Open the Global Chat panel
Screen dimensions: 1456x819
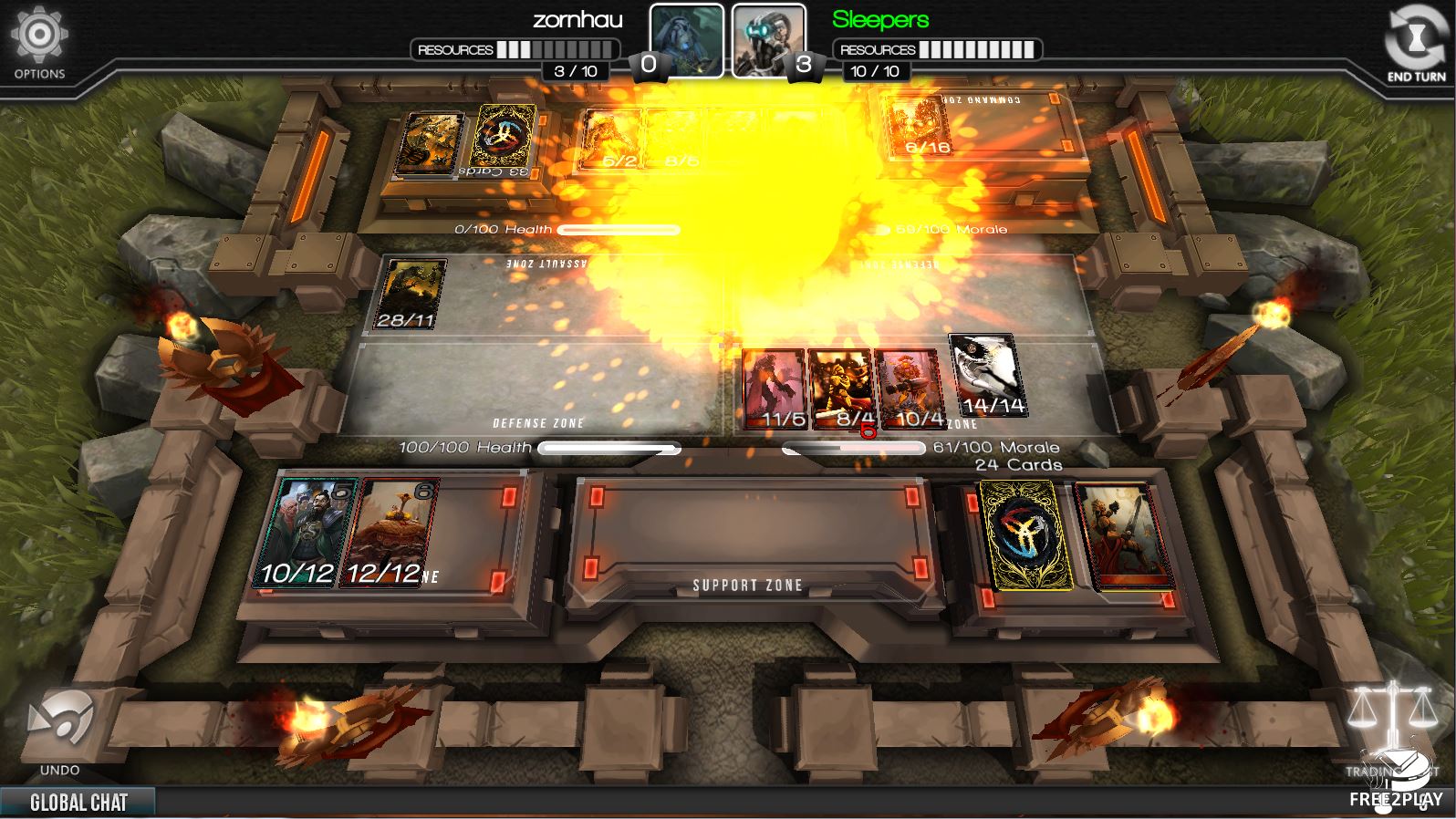(x=78, y=803)
